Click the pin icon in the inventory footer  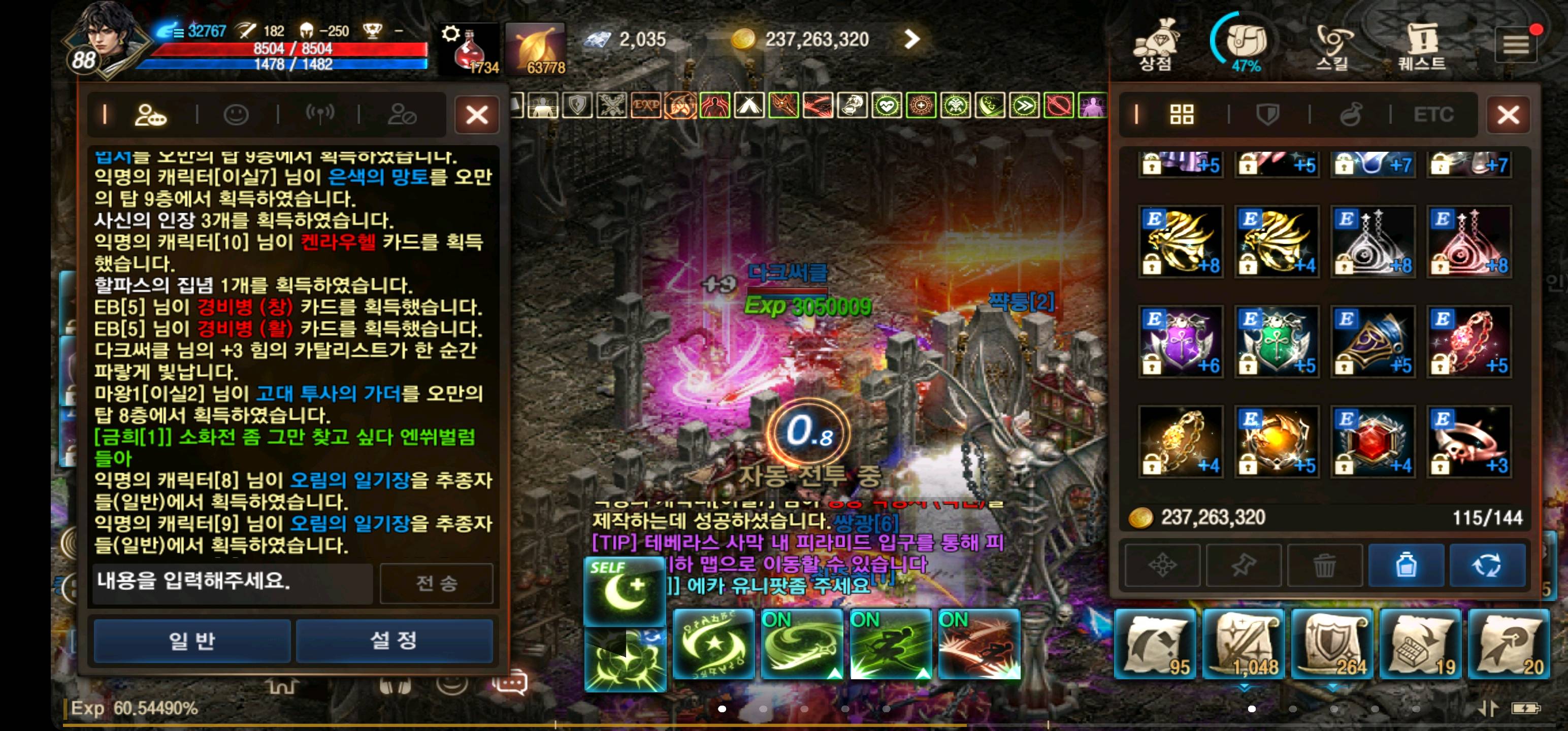pos(1244,565)
